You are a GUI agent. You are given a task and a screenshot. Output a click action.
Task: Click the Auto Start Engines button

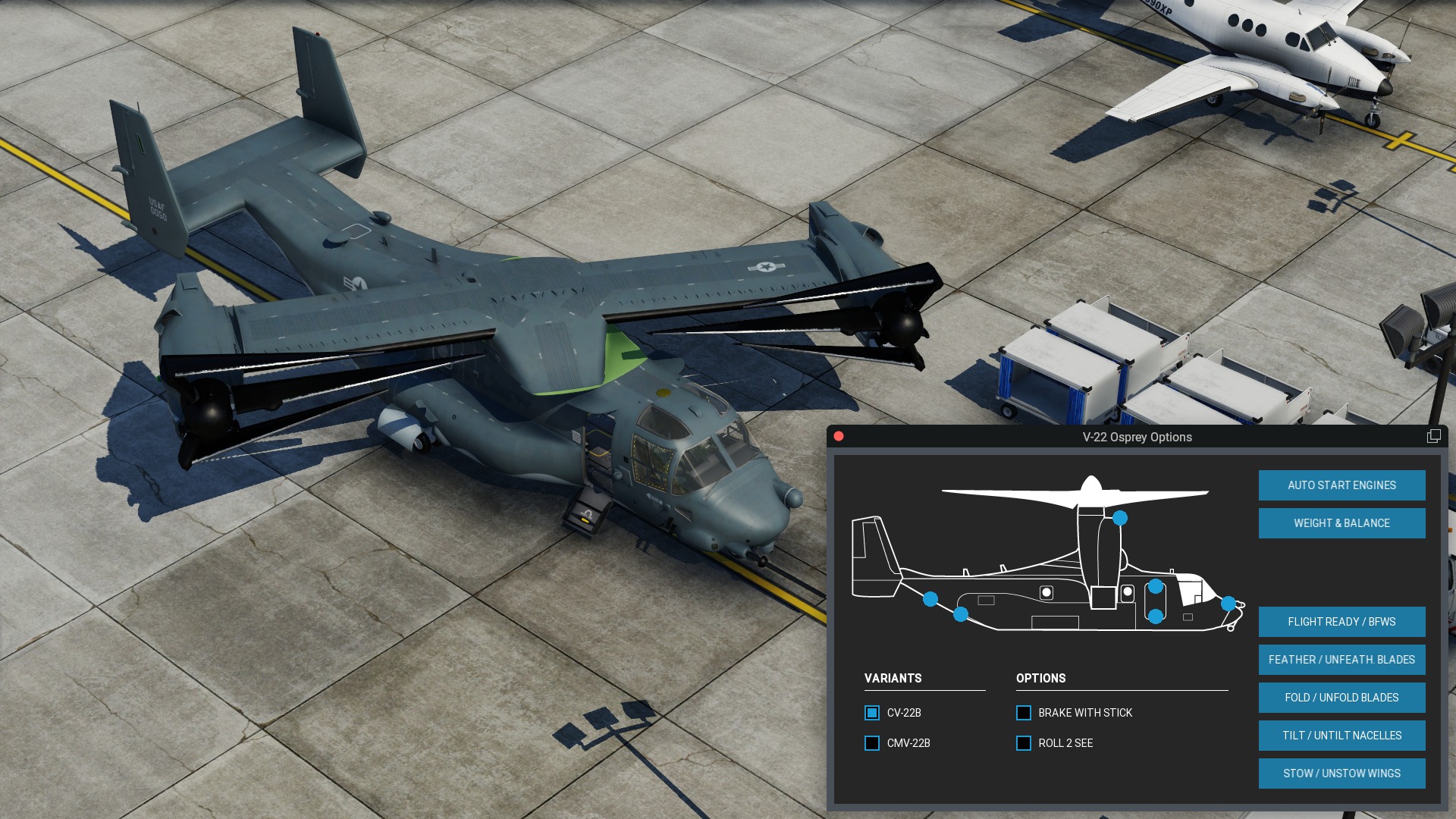(x=1341, y=485)
